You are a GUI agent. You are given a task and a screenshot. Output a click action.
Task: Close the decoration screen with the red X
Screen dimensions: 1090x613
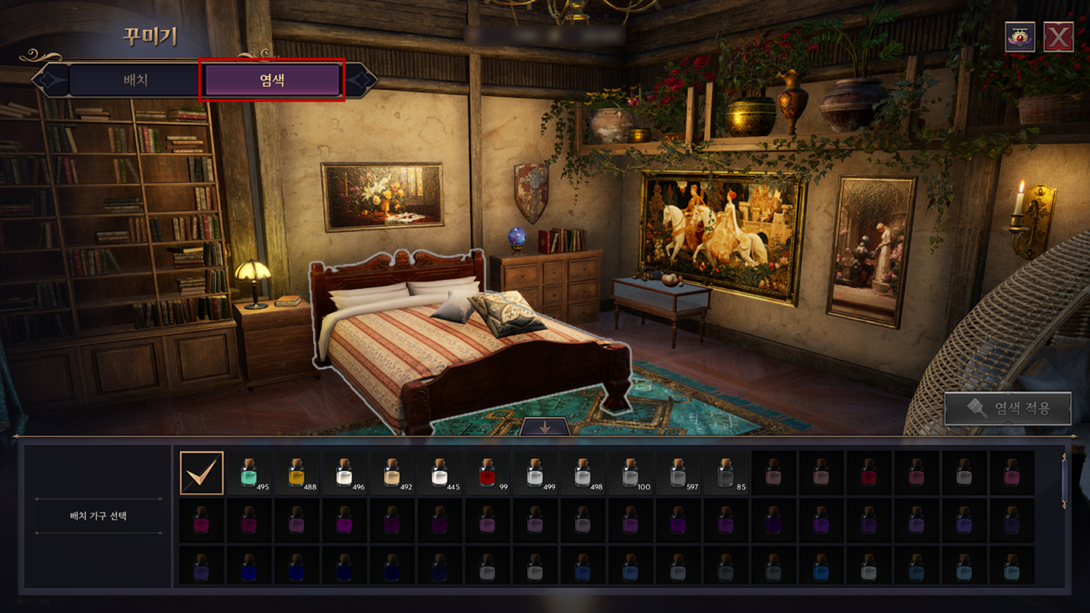1058,38
